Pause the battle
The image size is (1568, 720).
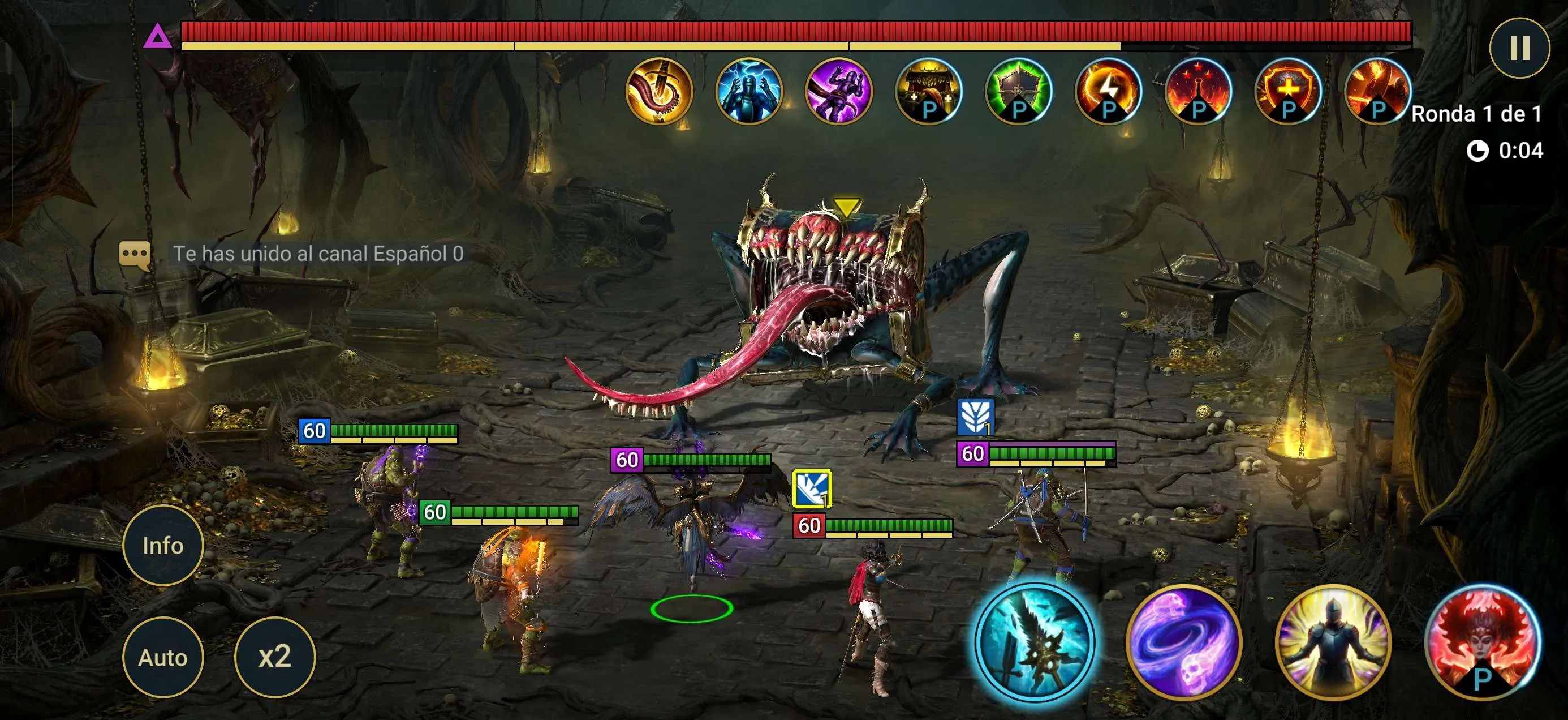(x=1519, y=48)
